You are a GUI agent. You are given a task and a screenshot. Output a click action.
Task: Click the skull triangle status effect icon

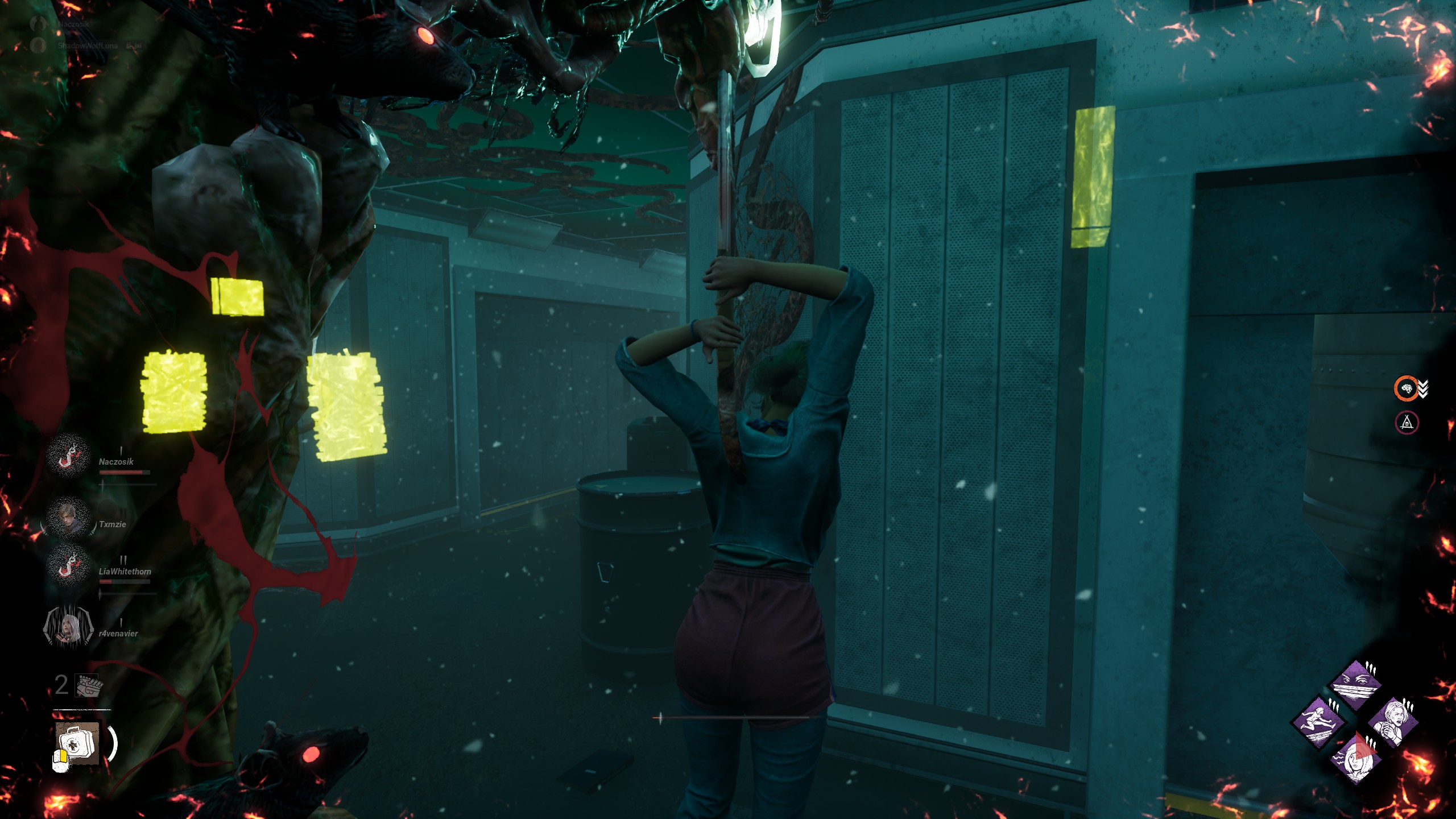click(1407, 423)
